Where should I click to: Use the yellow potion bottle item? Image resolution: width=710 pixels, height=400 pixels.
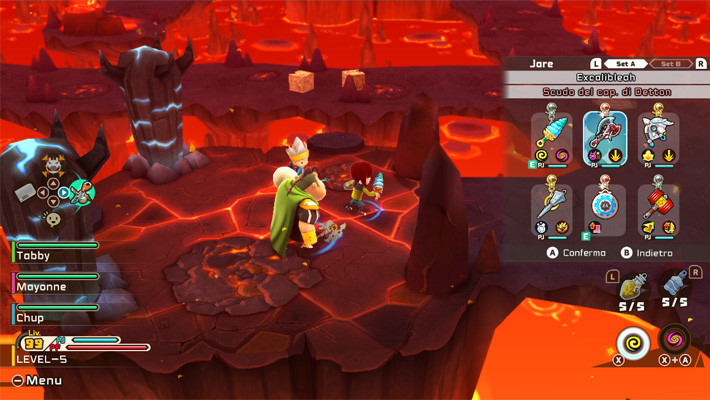tap(630, 289)
